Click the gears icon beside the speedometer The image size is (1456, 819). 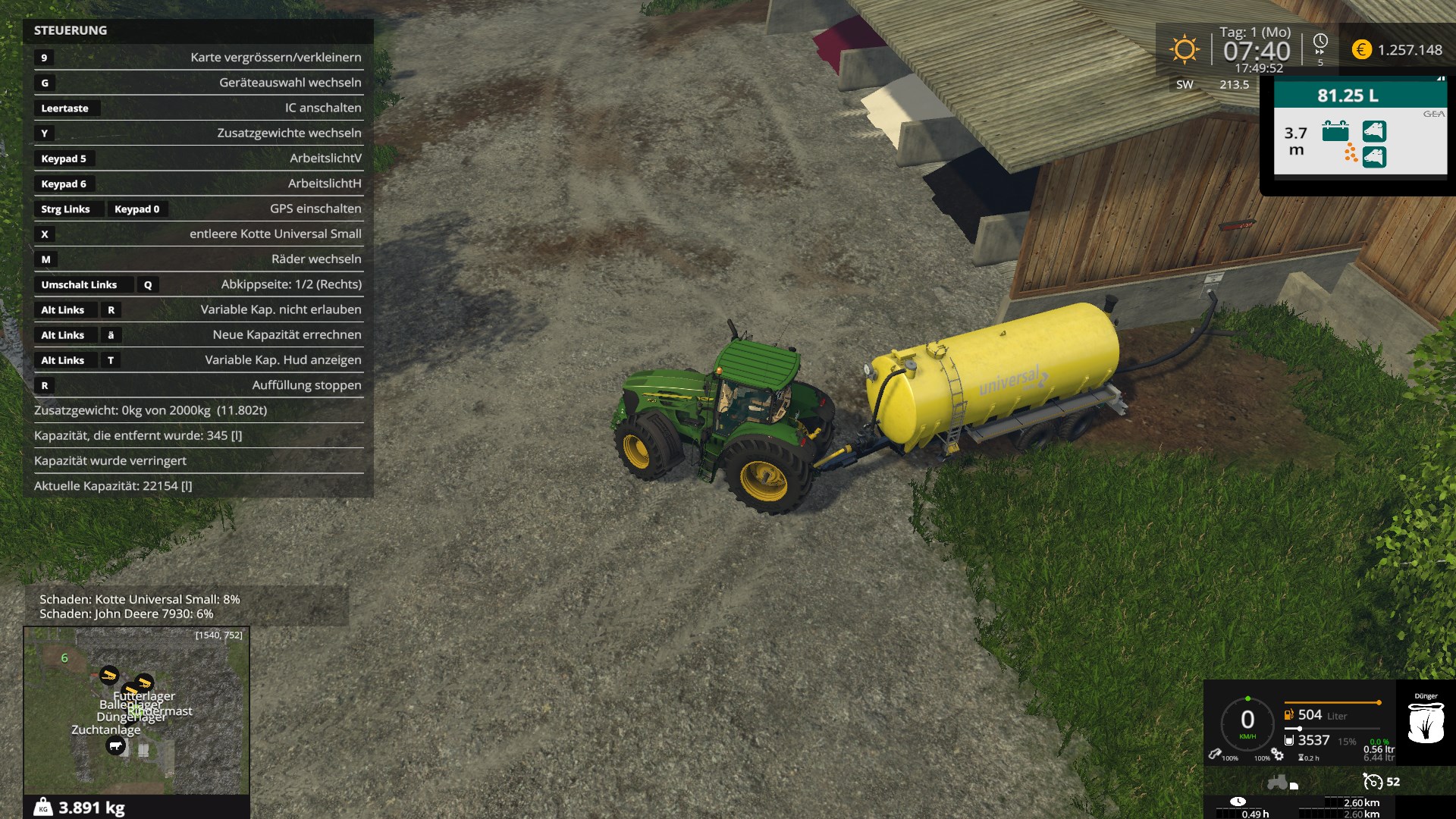pyautogui.click(x=1278, y=755)
